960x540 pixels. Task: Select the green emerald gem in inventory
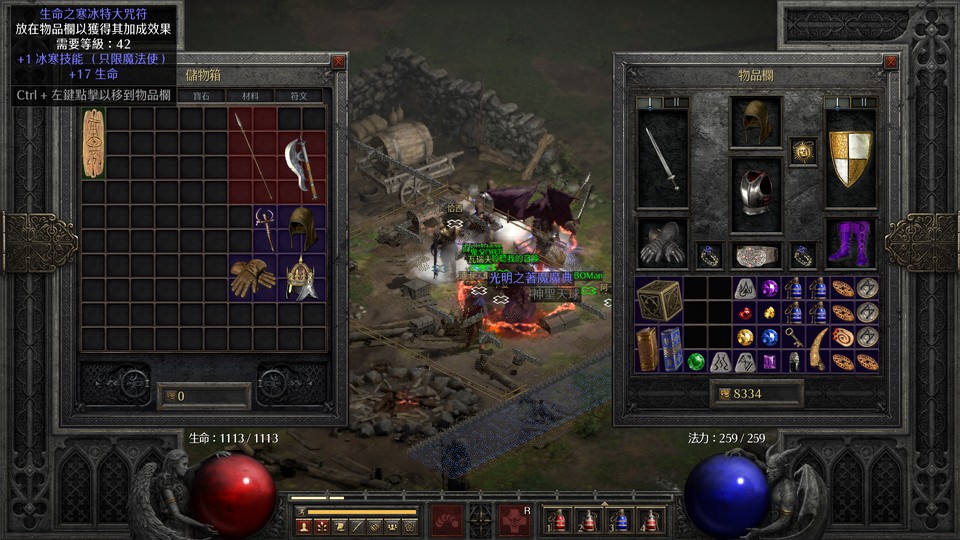point(697,361)
